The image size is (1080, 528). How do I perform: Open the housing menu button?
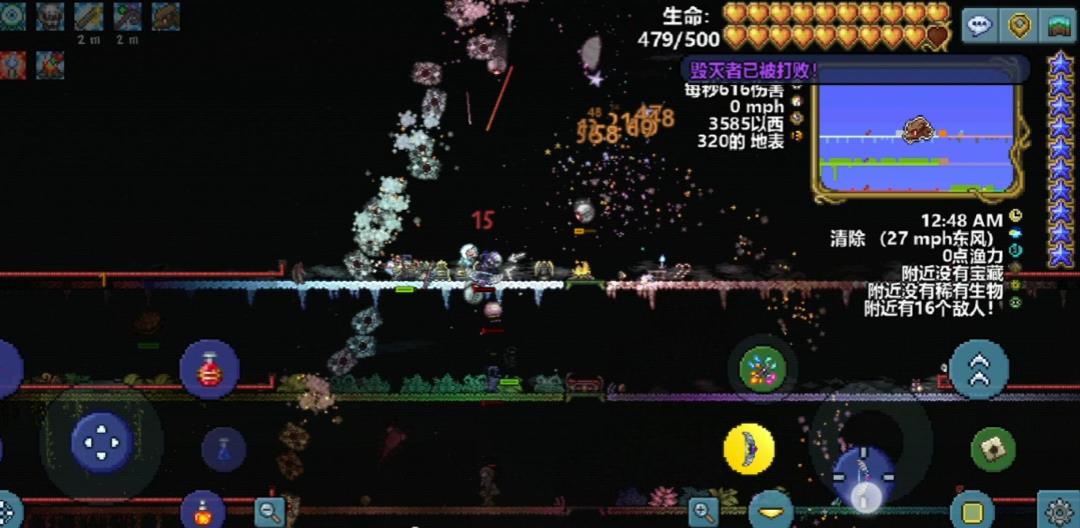coord(1058,25)
